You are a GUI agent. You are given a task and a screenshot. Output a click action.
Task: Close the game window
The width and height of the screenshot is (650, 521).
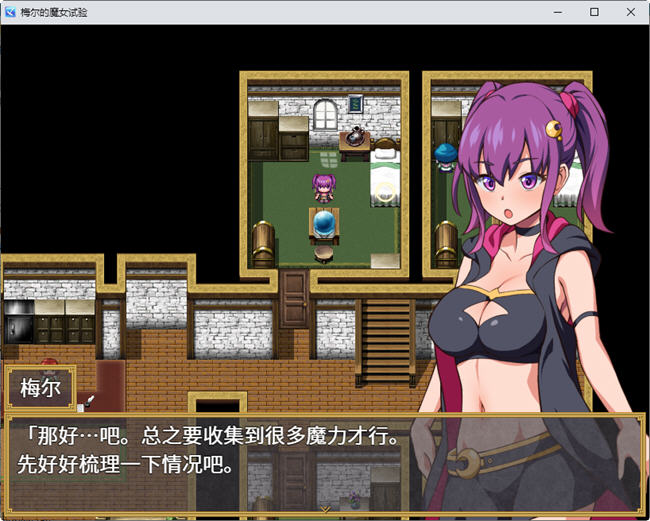(627, 12)
